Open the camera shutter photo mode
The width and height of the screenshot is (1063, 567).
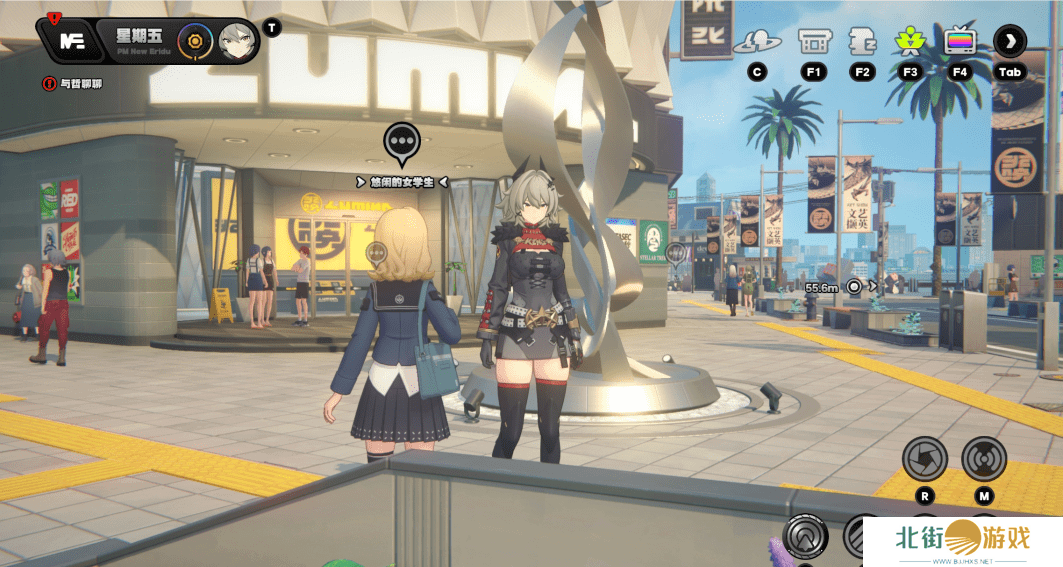pyautogui.click(x=924, y=459)
